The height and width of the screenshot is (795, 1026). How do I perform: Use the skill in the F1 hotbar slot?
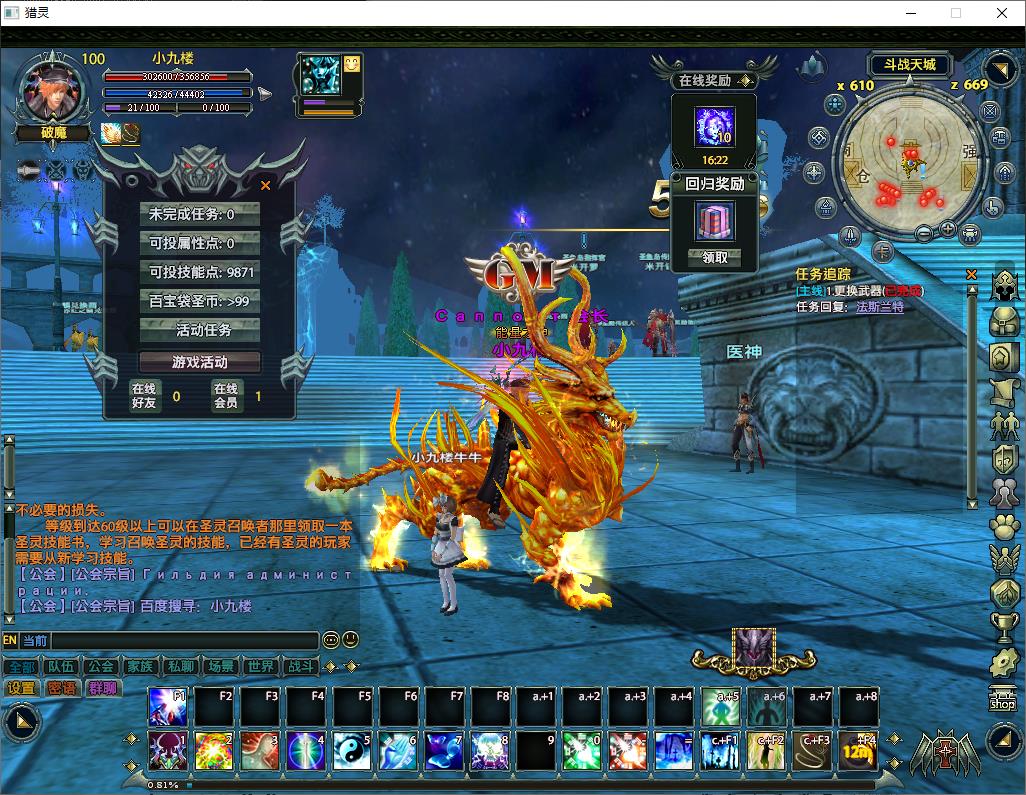(167, 707)
